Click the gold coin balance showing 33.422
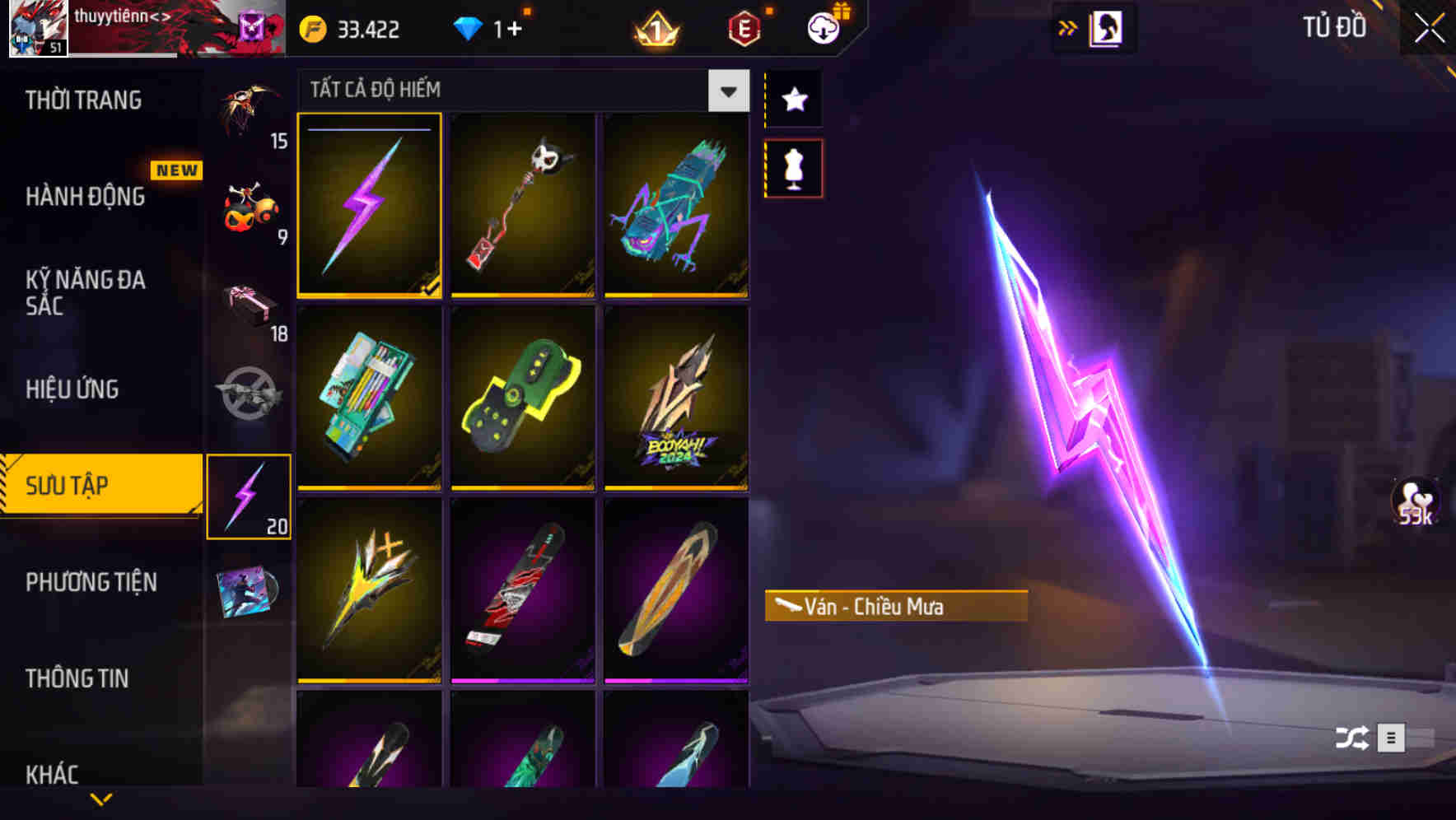 [x=346, y=29]
